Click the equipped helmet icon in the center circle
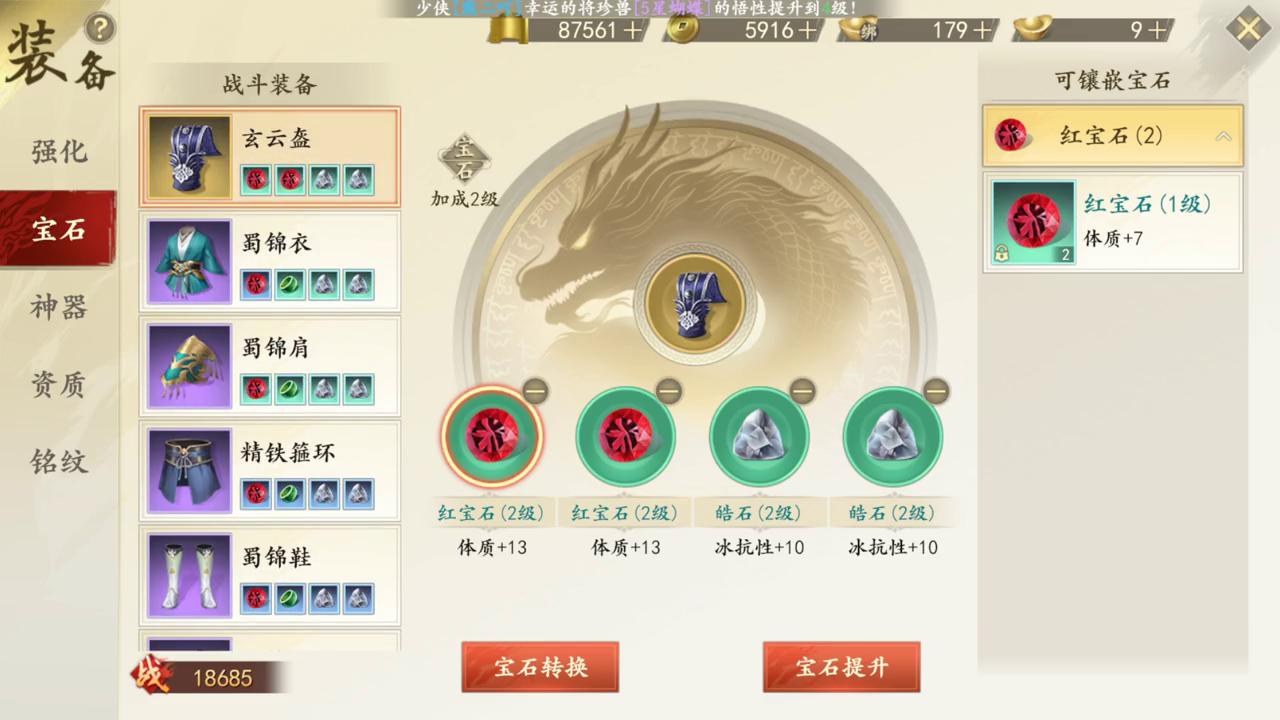 695,303
